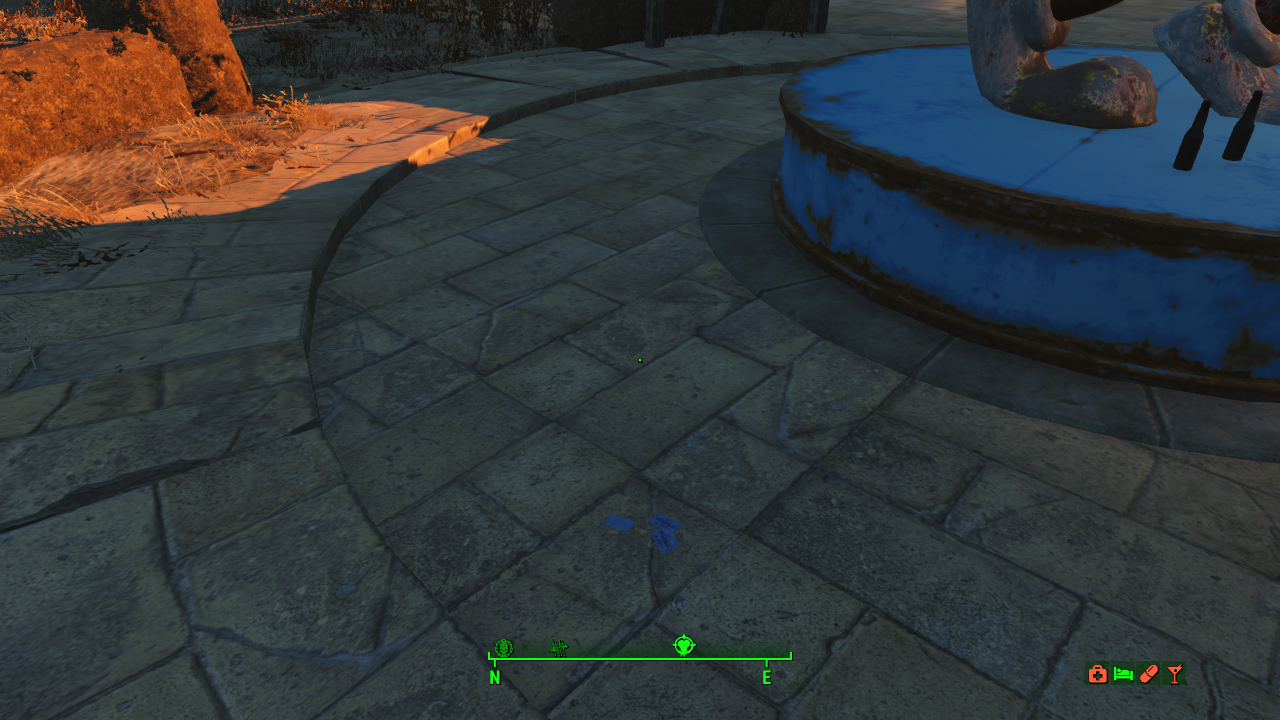Image resolution: width=1280 pixels, height=720 pixels.
Task: Click the plant marker on the compass
Action: click(558, 647)
